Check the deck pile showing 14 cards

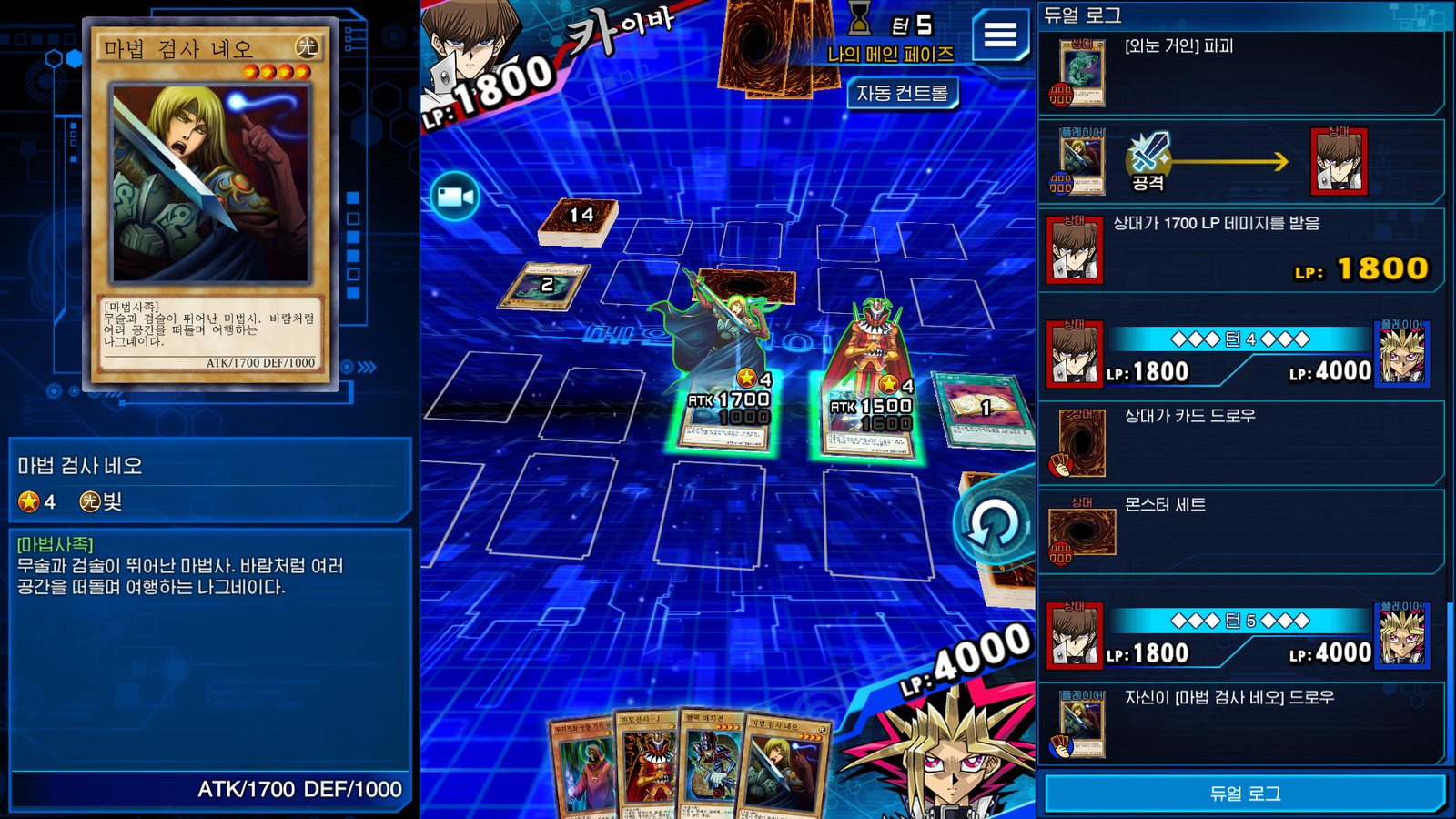pos(579,220)
